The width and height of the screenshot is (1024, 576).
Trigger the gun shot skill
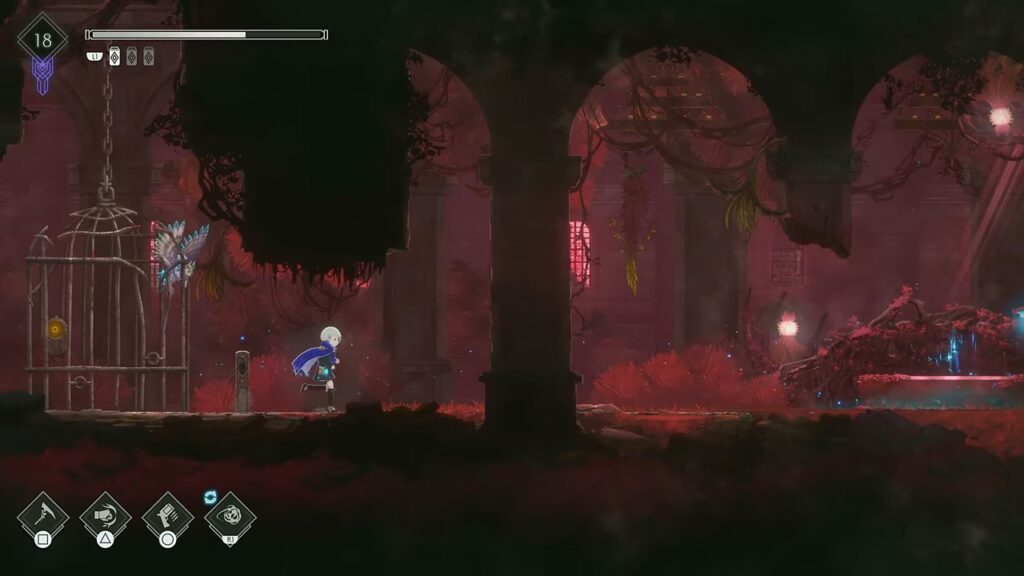(x=167, y=517)
